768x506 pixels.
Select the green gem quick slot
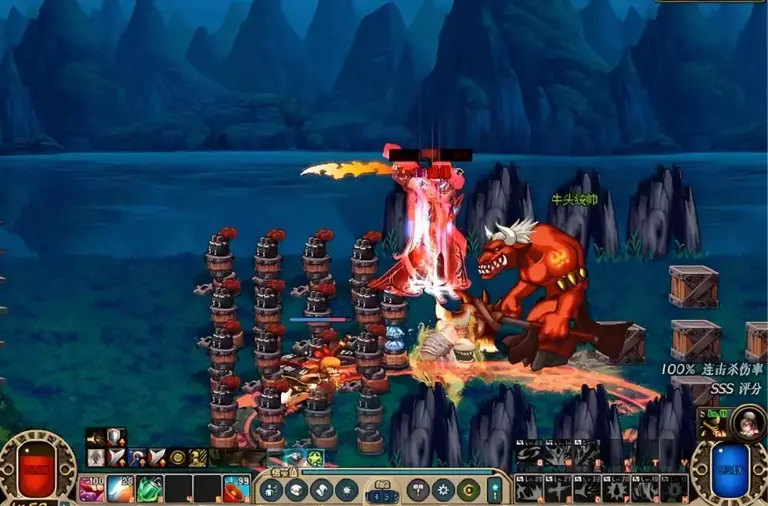tap(150, 489)
